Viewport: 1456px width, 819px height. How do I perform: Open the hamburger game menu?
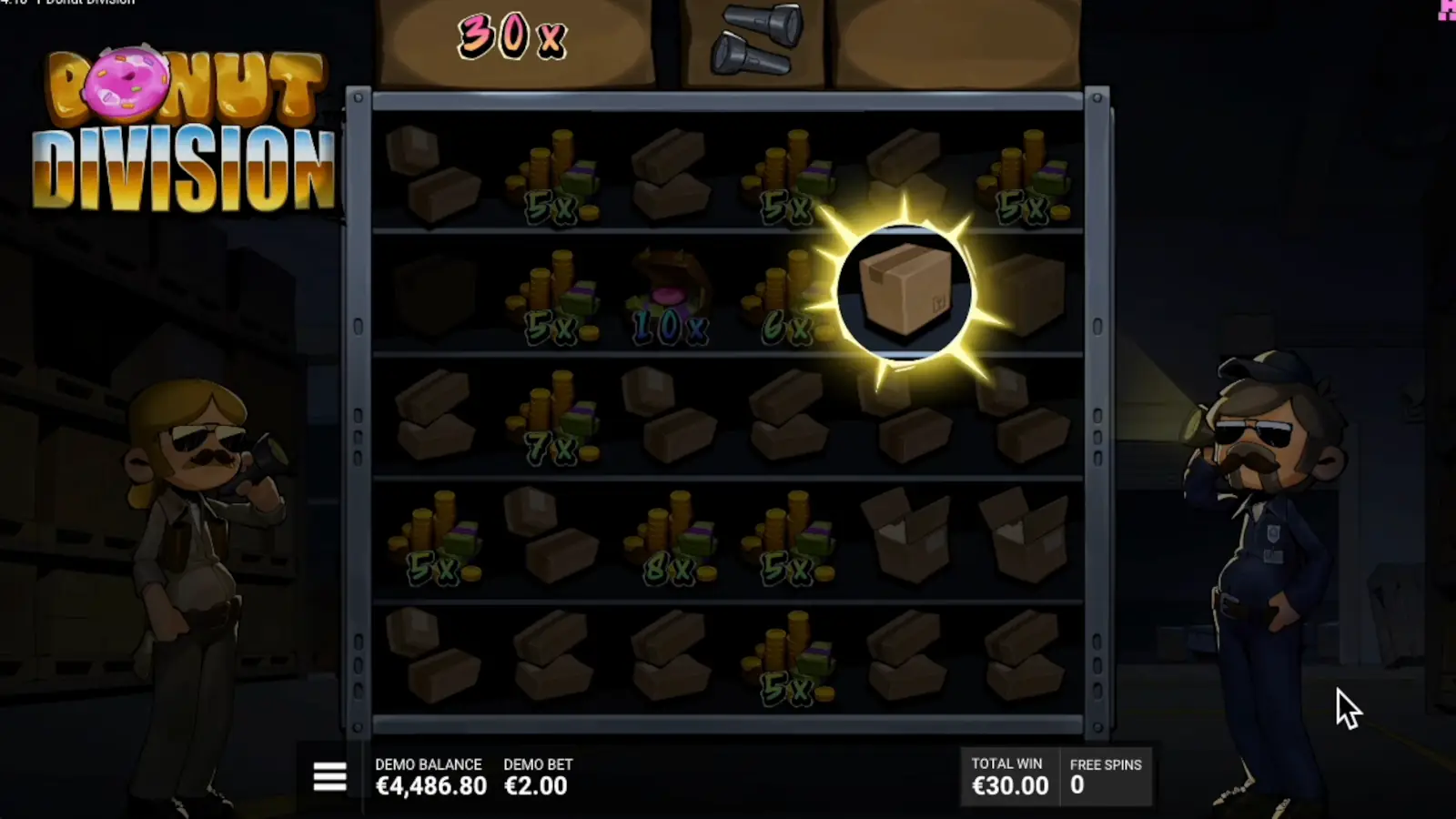(329, 778)
